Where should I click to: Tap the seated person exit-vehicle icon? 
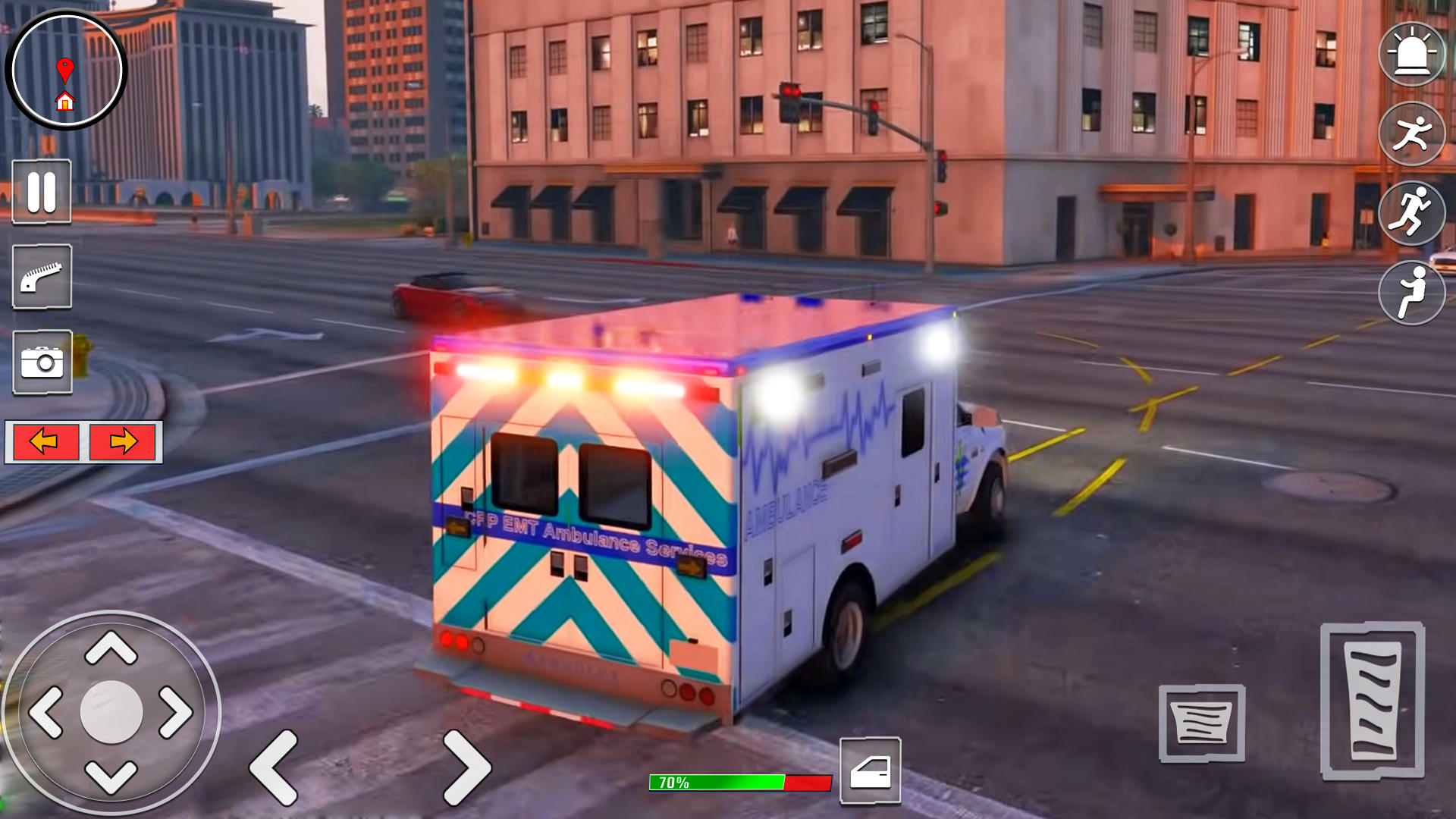click(x=1412, y=292)
